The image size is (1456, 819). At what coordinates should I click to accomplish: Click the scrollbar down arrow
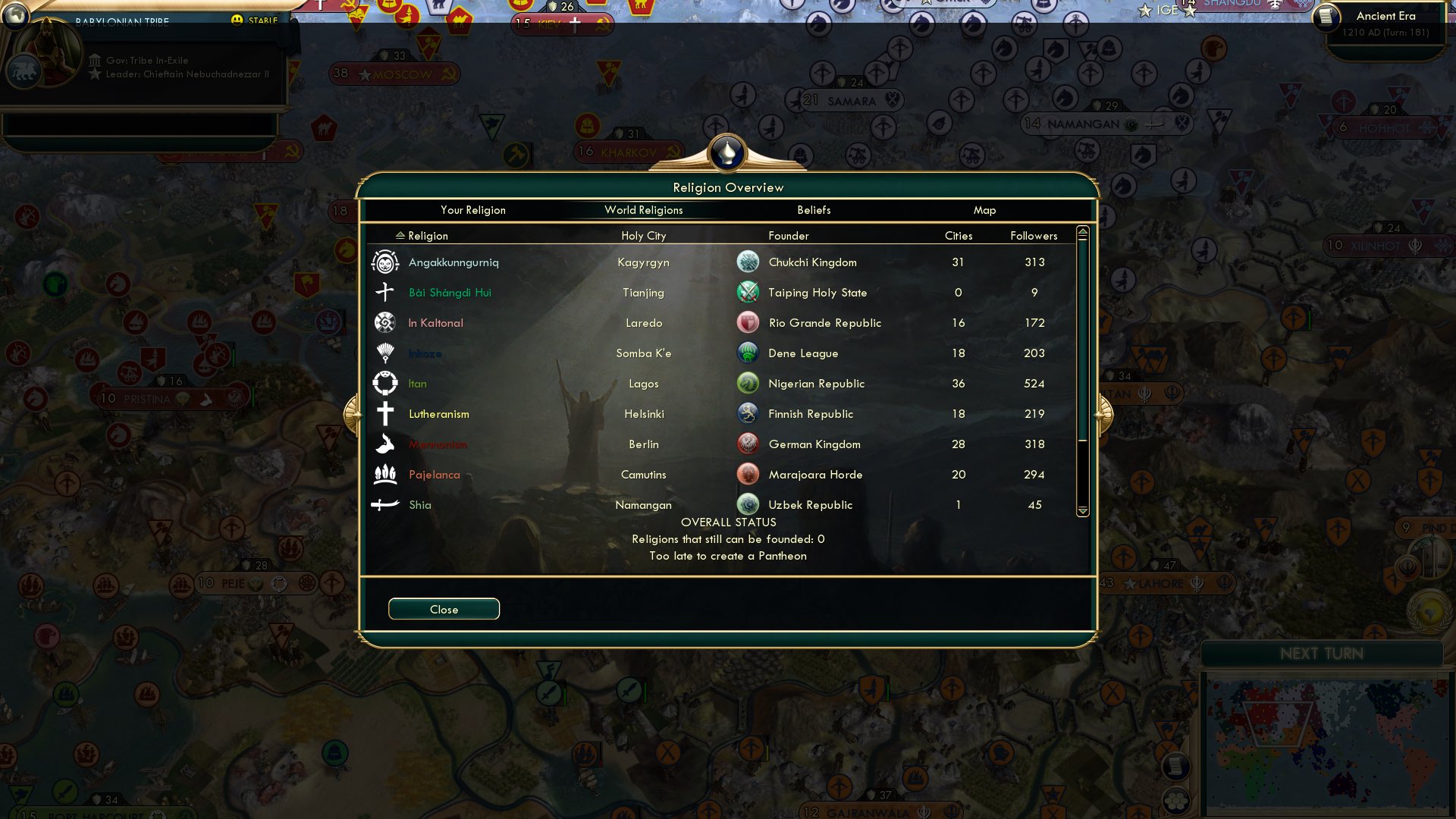coord(1082,511)
